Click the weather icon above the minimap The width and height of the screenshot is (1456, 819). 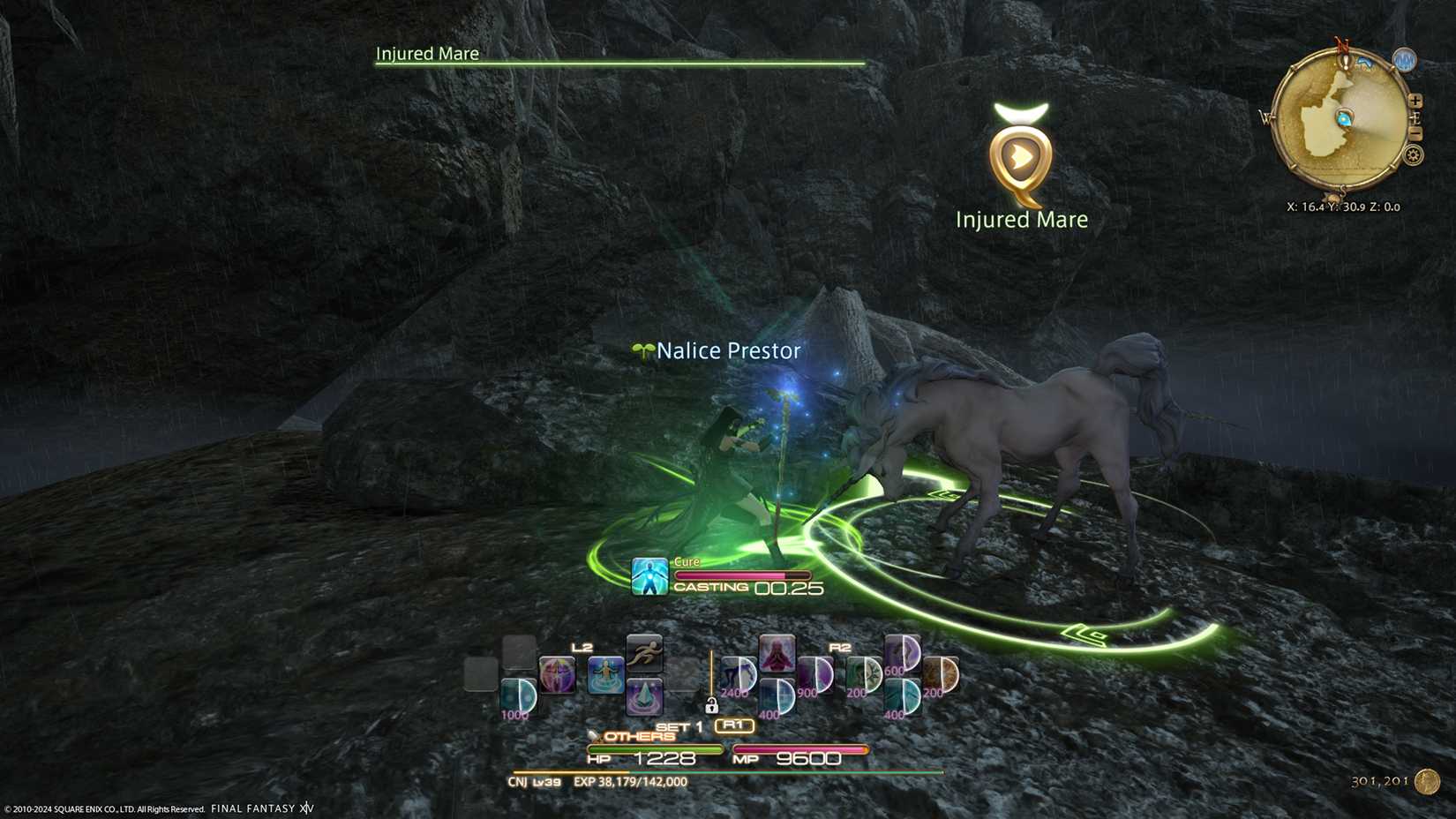pos(1405,59)
